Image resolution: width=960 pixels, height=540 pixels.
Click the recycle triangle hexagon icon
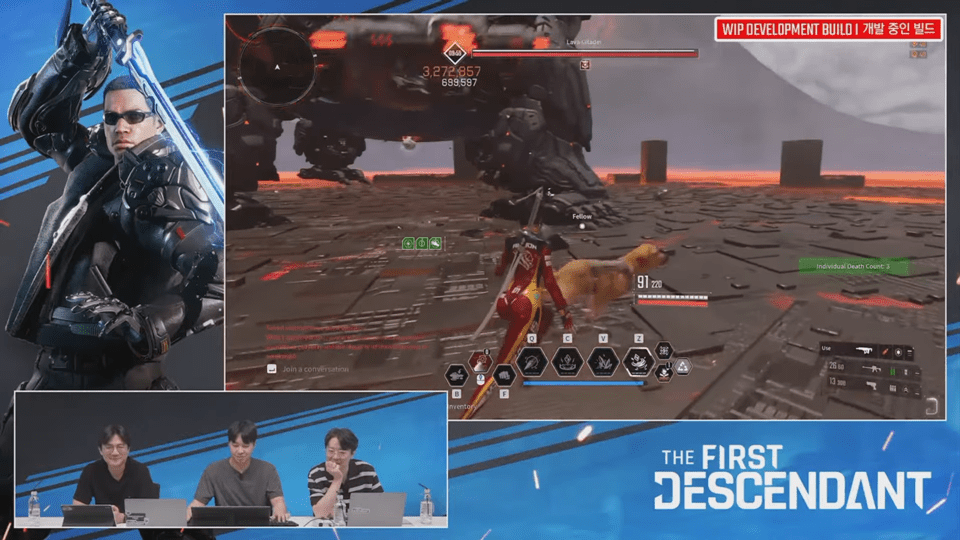tap(682, 368)
